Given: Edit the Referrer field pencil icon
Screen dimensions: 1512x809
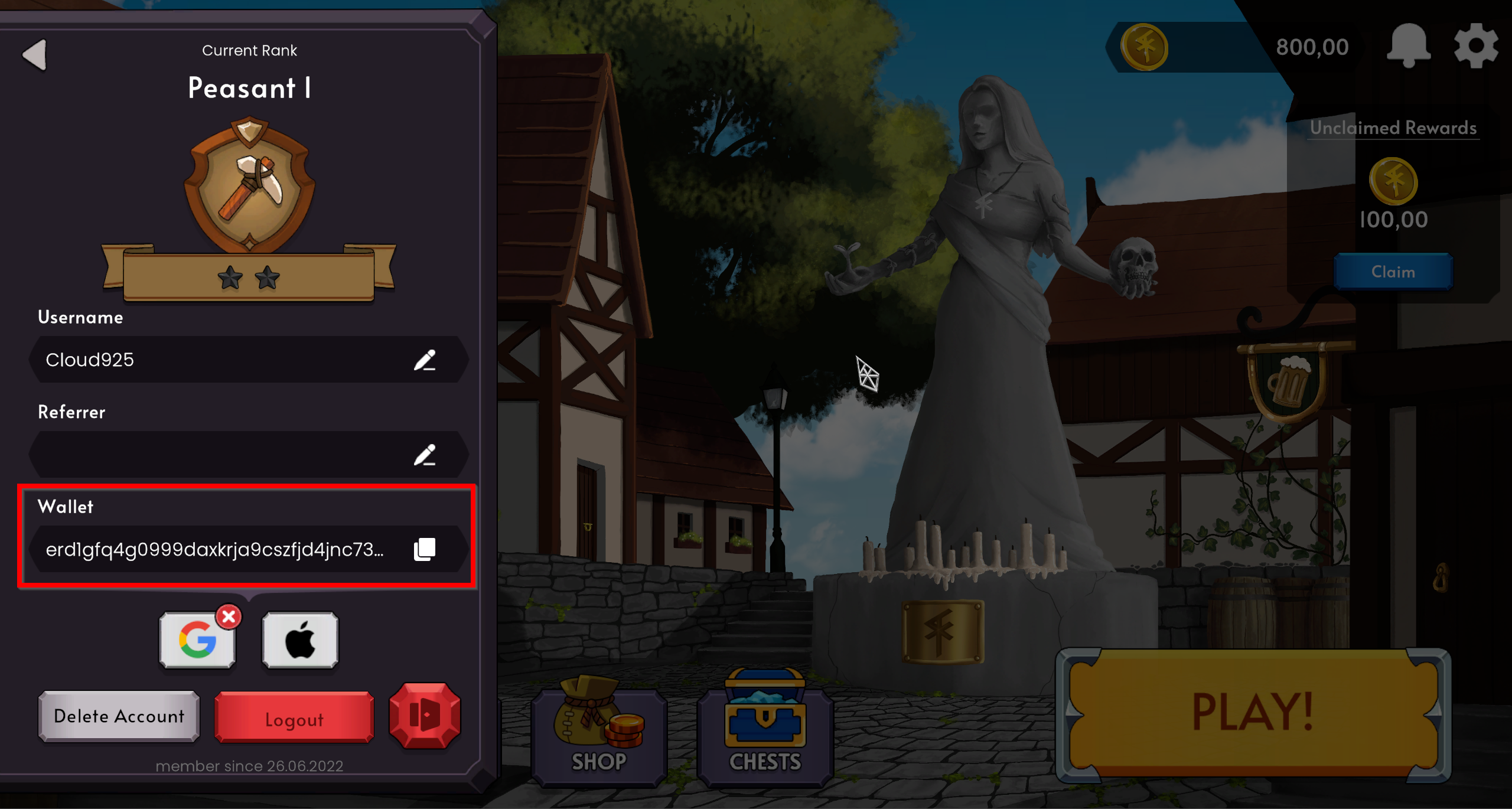Looking at the screenshot, I should point(426,455).
